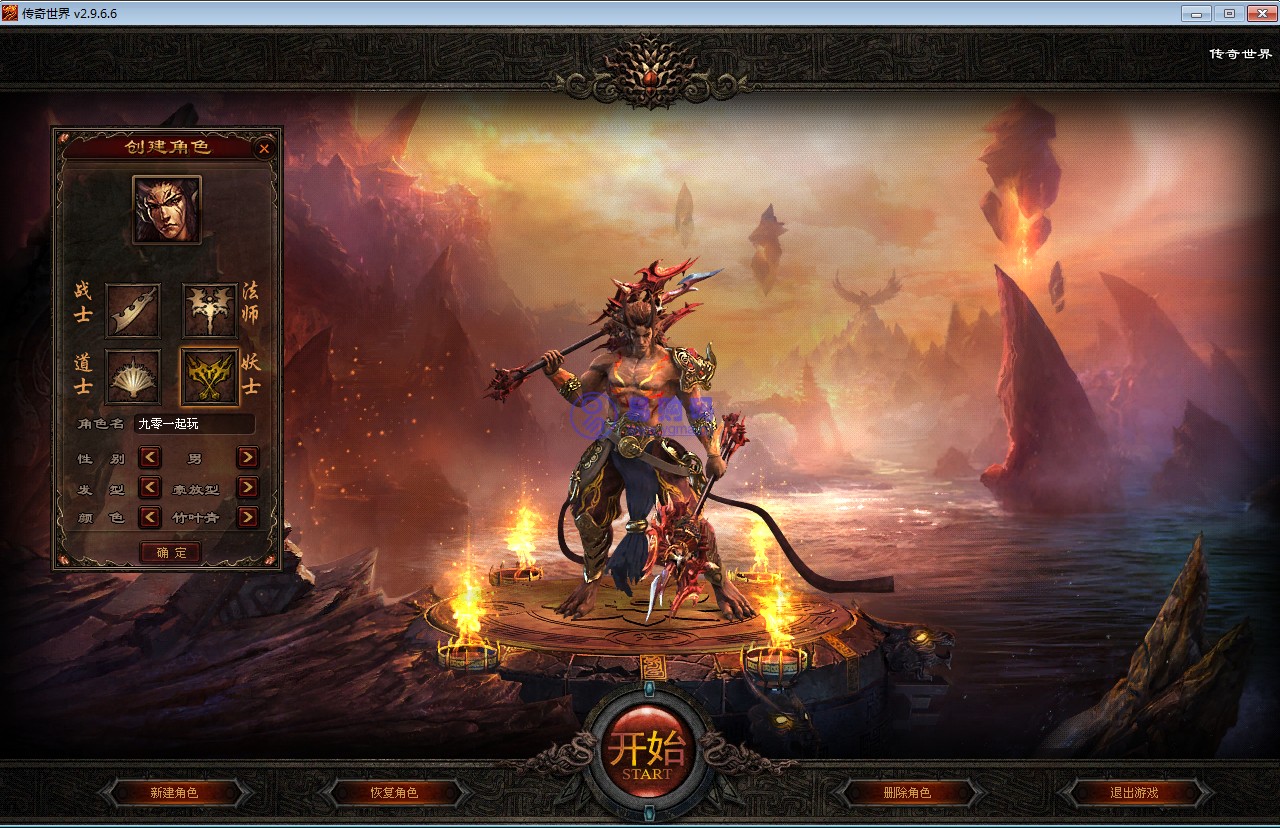Click the character portrait thumbnail
The width and height of the screenshot is (1280, 828).
(167, 210)
